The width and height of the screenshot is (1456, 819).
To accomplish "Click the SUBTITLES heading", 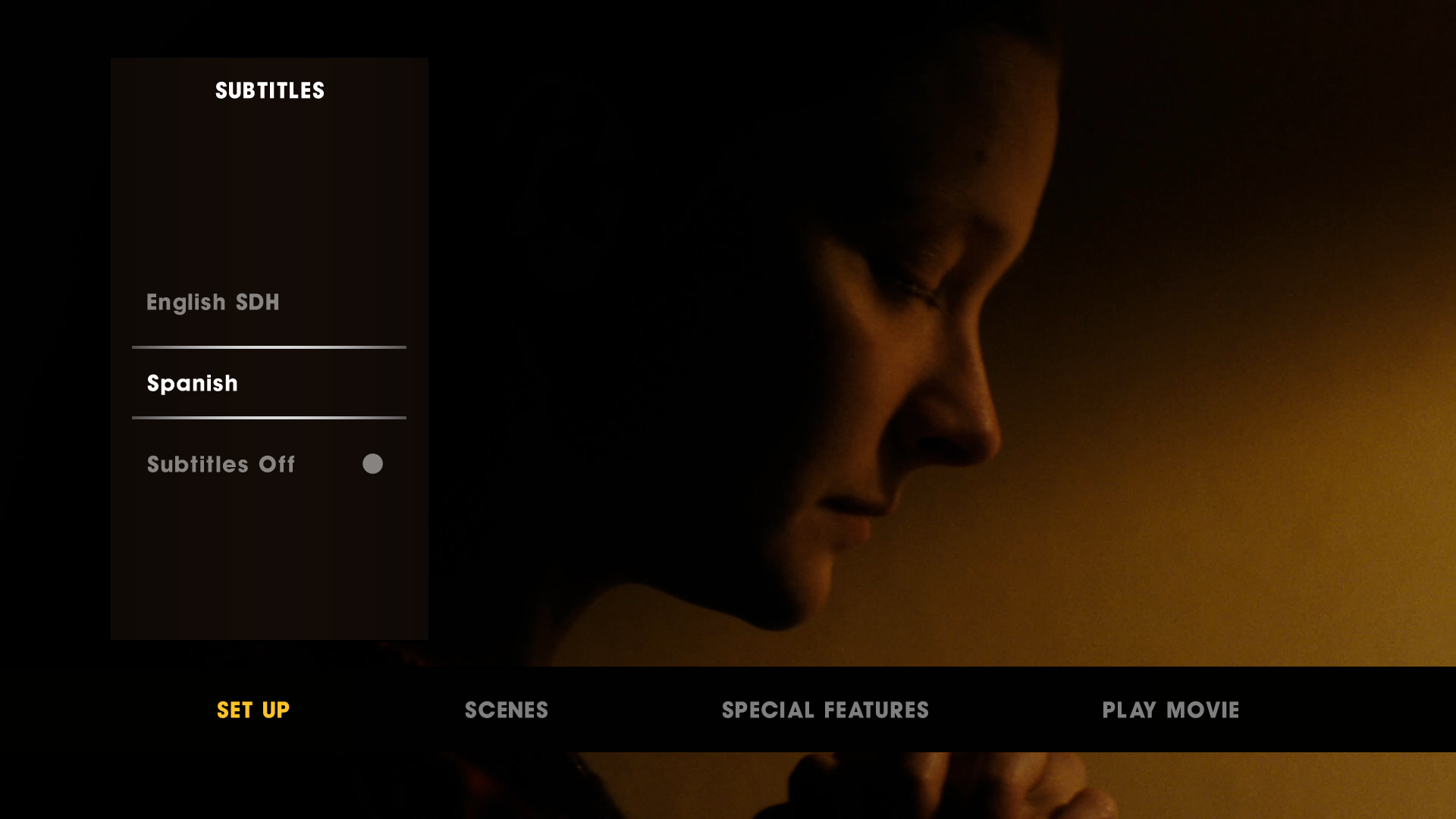I will 268,90.
